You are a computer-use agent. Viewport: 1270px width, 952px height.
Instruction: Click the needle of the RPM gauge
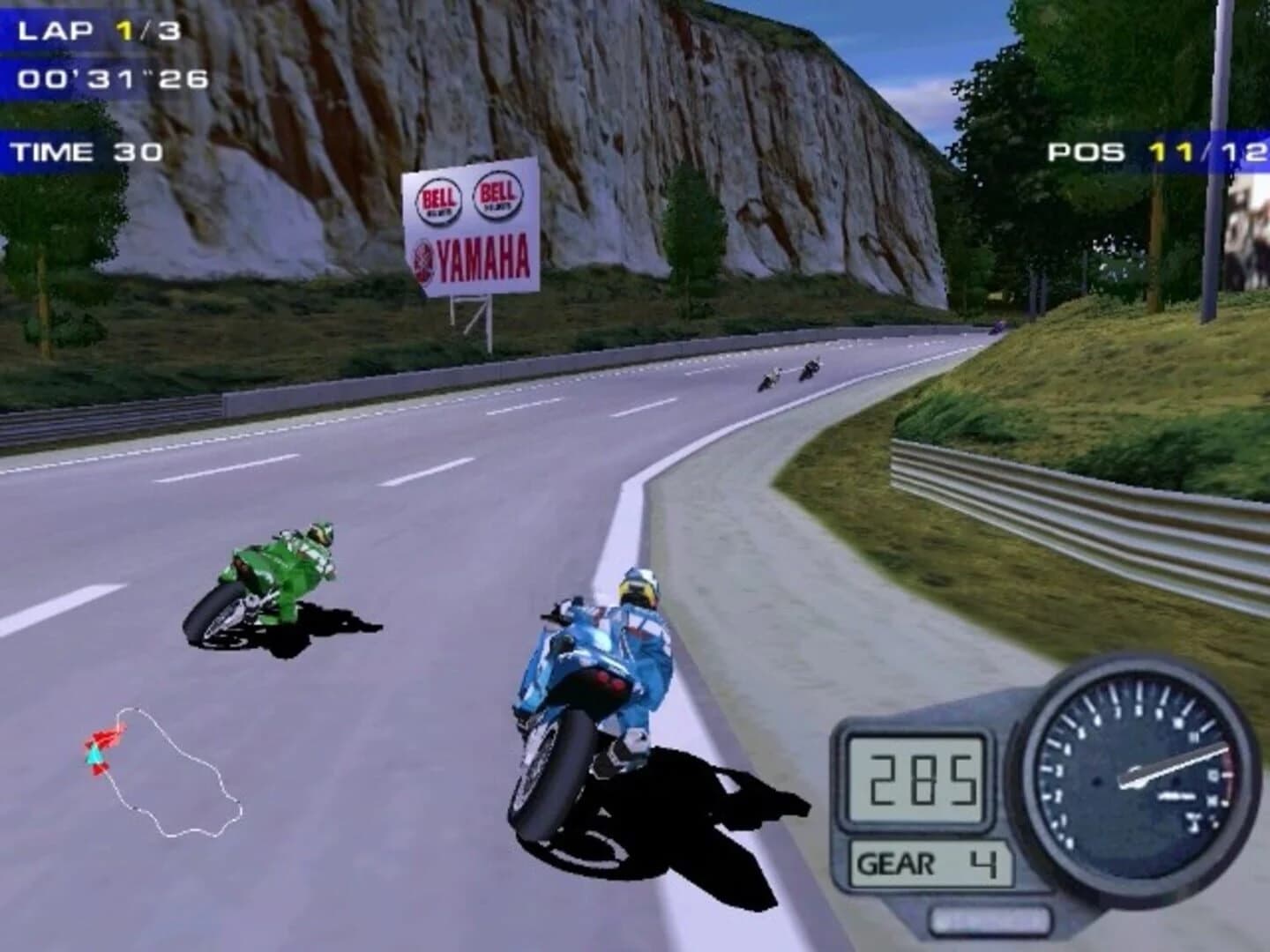point(1173,763)
